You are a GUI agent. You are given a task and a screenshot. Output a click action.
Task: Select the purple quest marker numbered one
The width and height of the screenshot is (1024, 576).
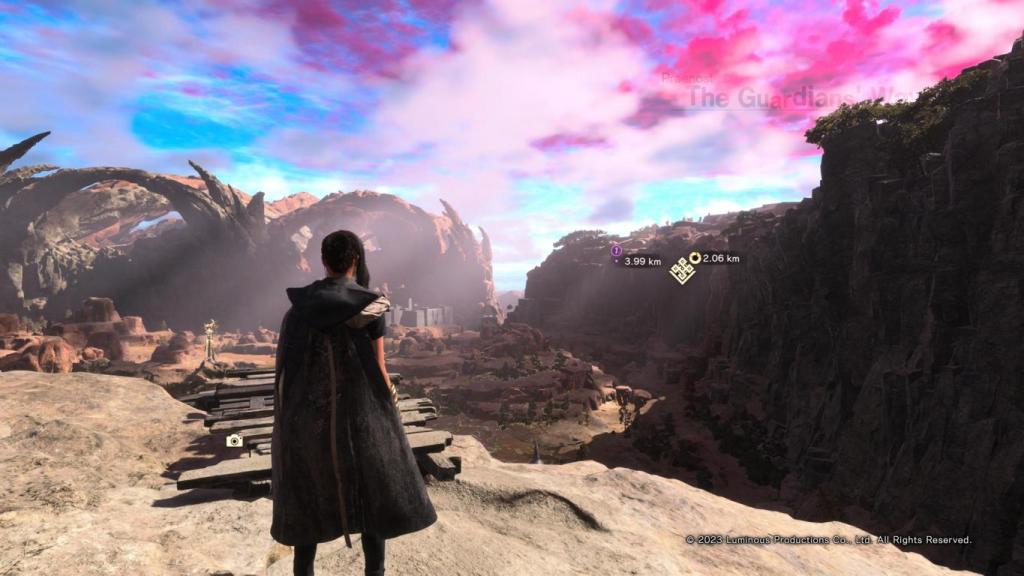pos(616,250)
